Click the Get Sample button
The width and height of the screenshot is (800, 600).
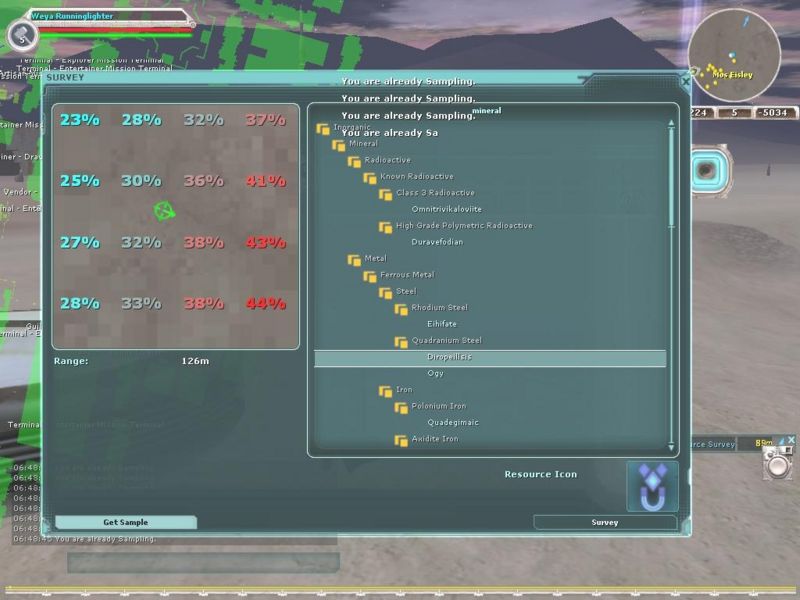click(x=125, y=522)
